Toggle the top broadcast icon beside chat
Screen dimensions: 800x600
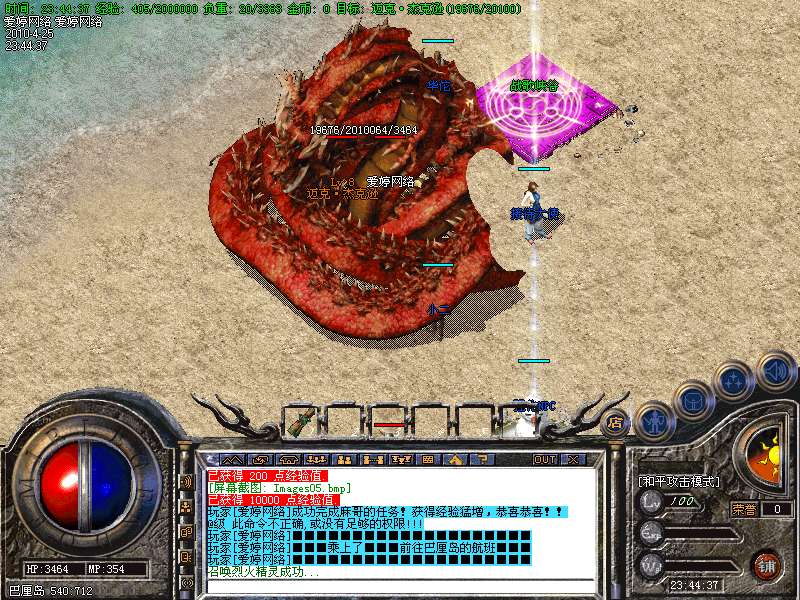187,481
